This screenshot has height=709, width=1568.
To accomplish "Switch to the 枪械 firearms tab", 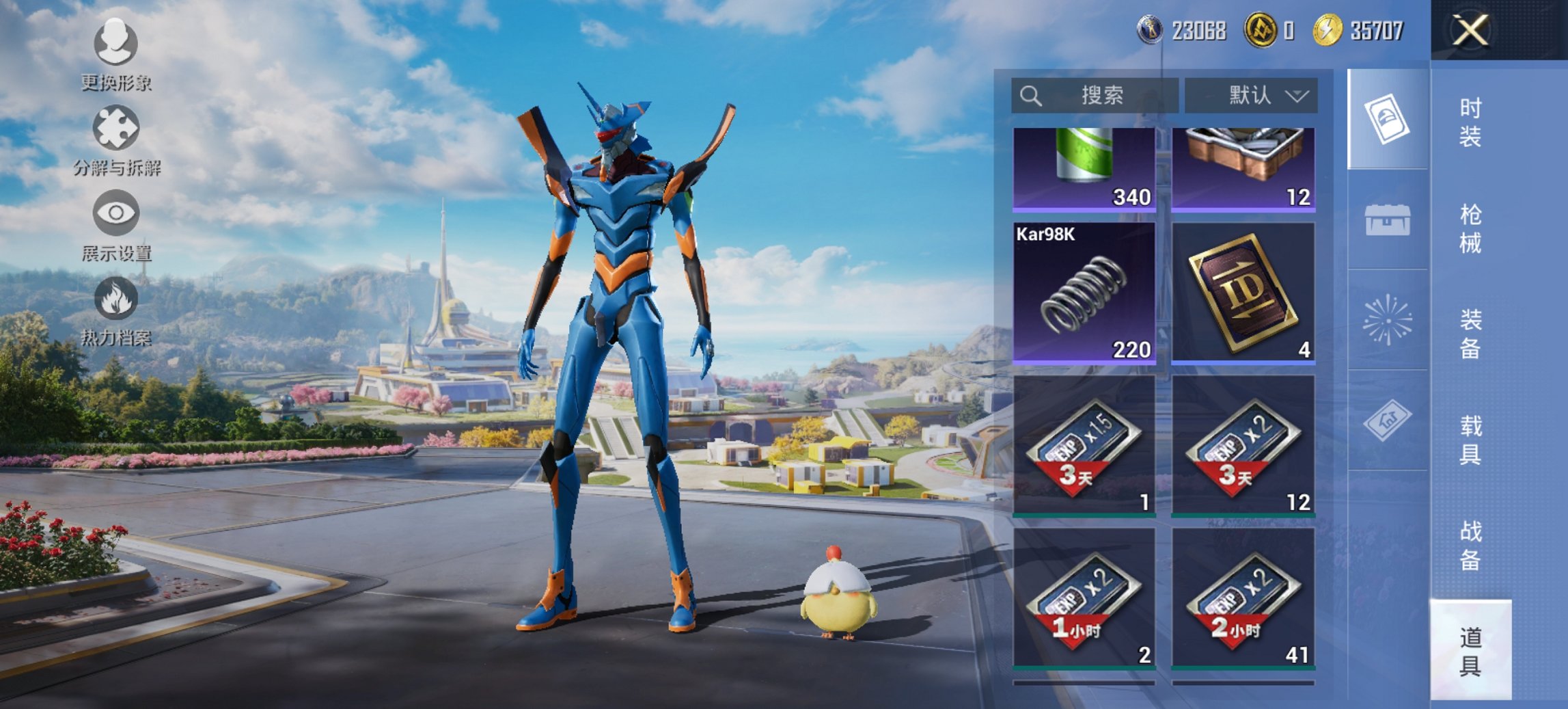I will coord(1470,228).
